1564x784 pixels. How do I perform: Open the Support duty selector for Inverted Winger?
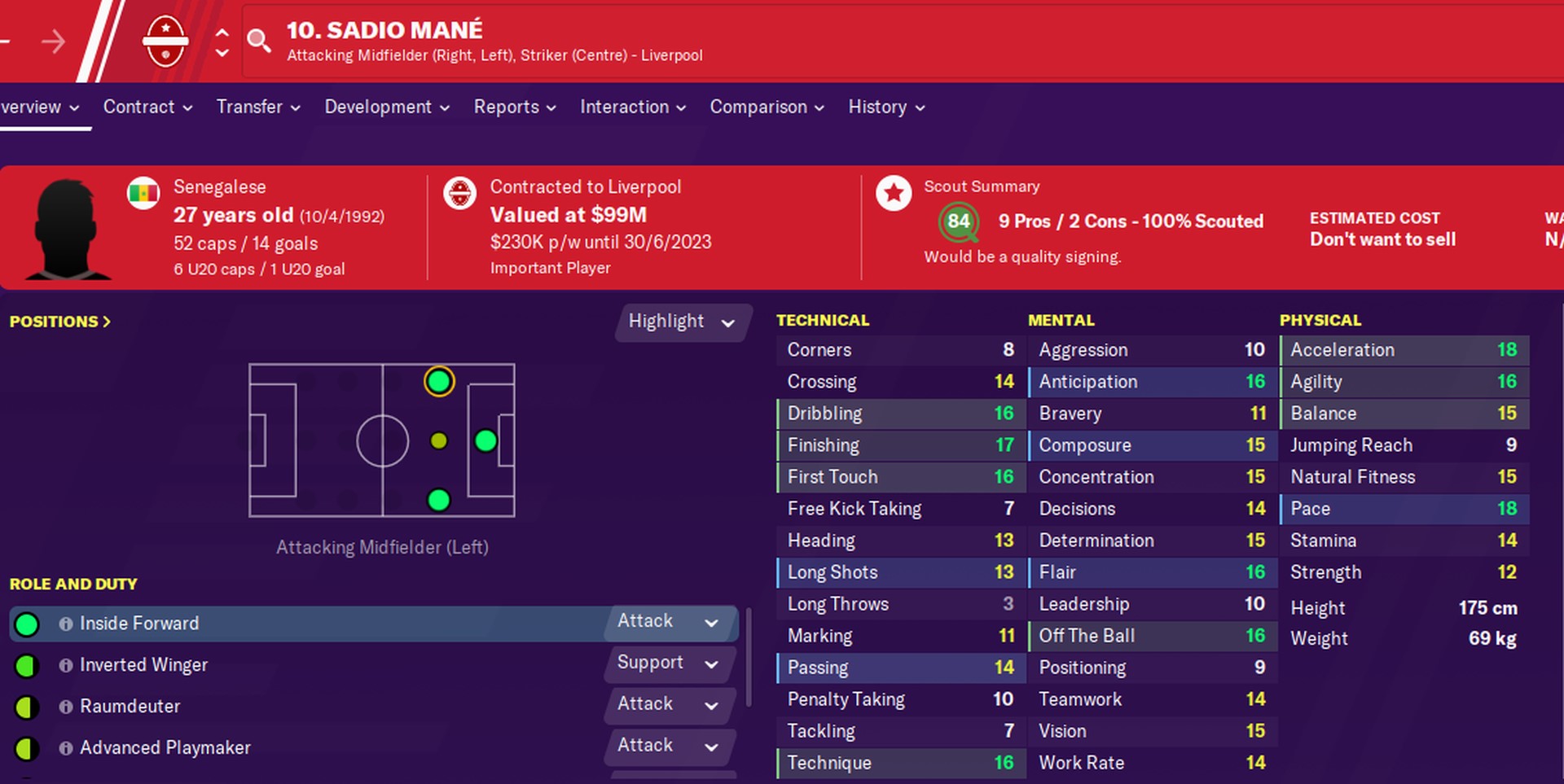[x=668, y=664]
